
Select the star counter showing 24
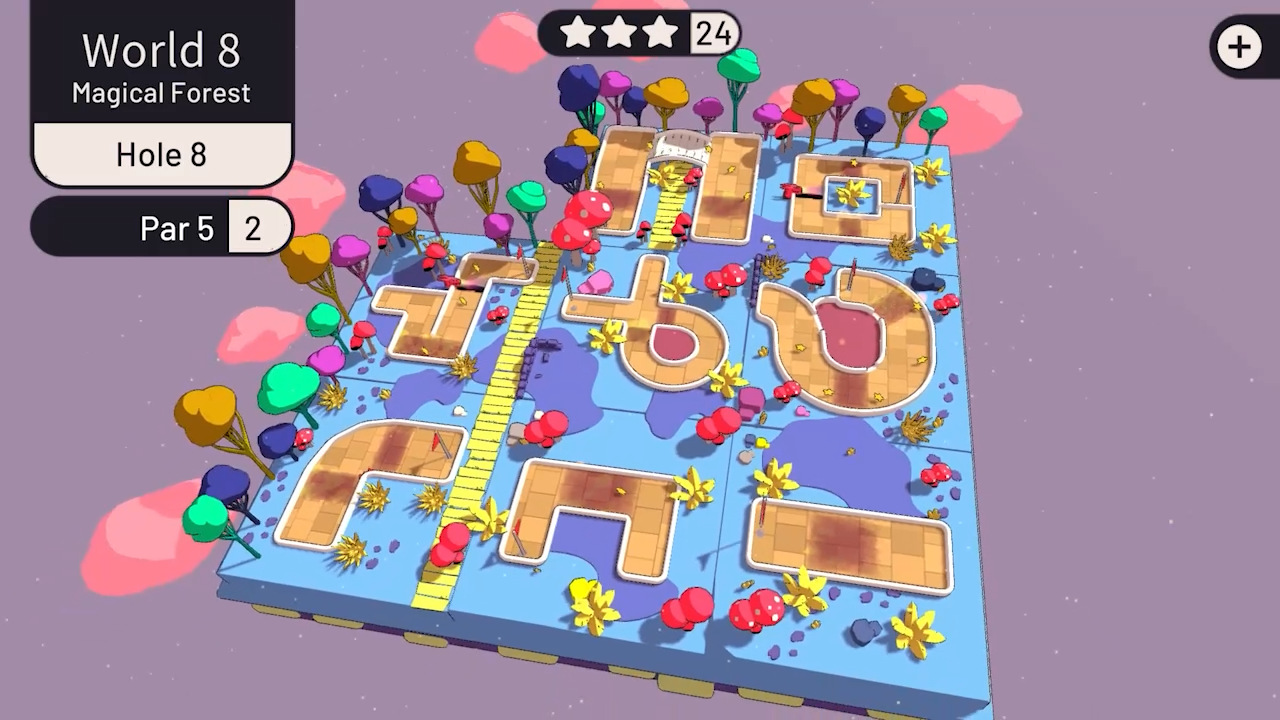point(712,33)
